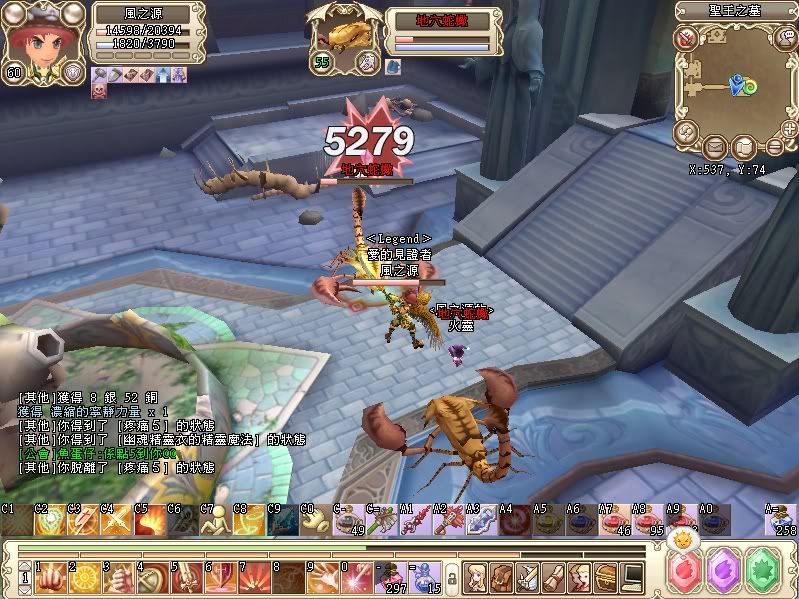
Task: Click the purple gem button
Action: [x=725, y=572]
